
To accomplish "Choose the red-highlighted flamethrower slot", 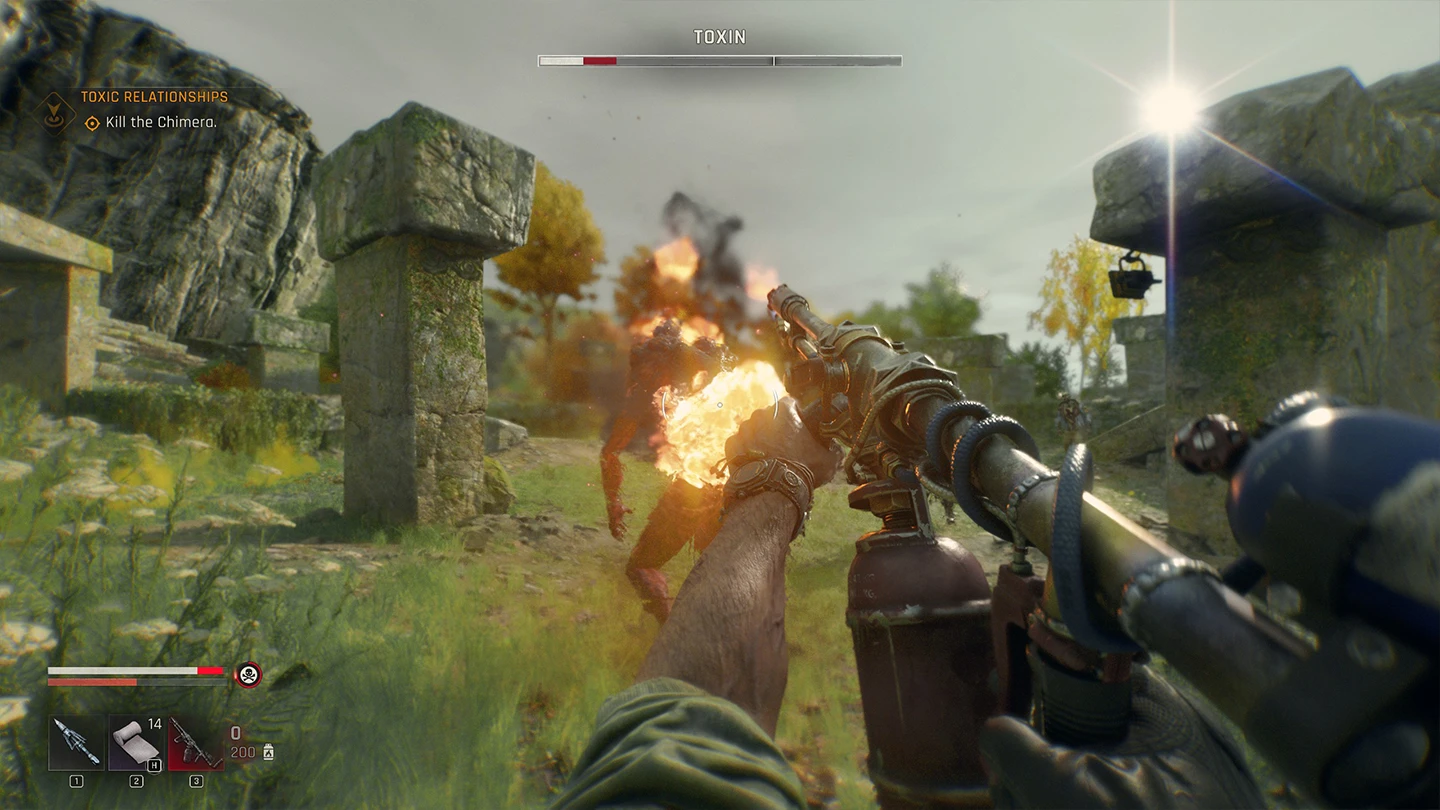I will (x=196, y=743).
